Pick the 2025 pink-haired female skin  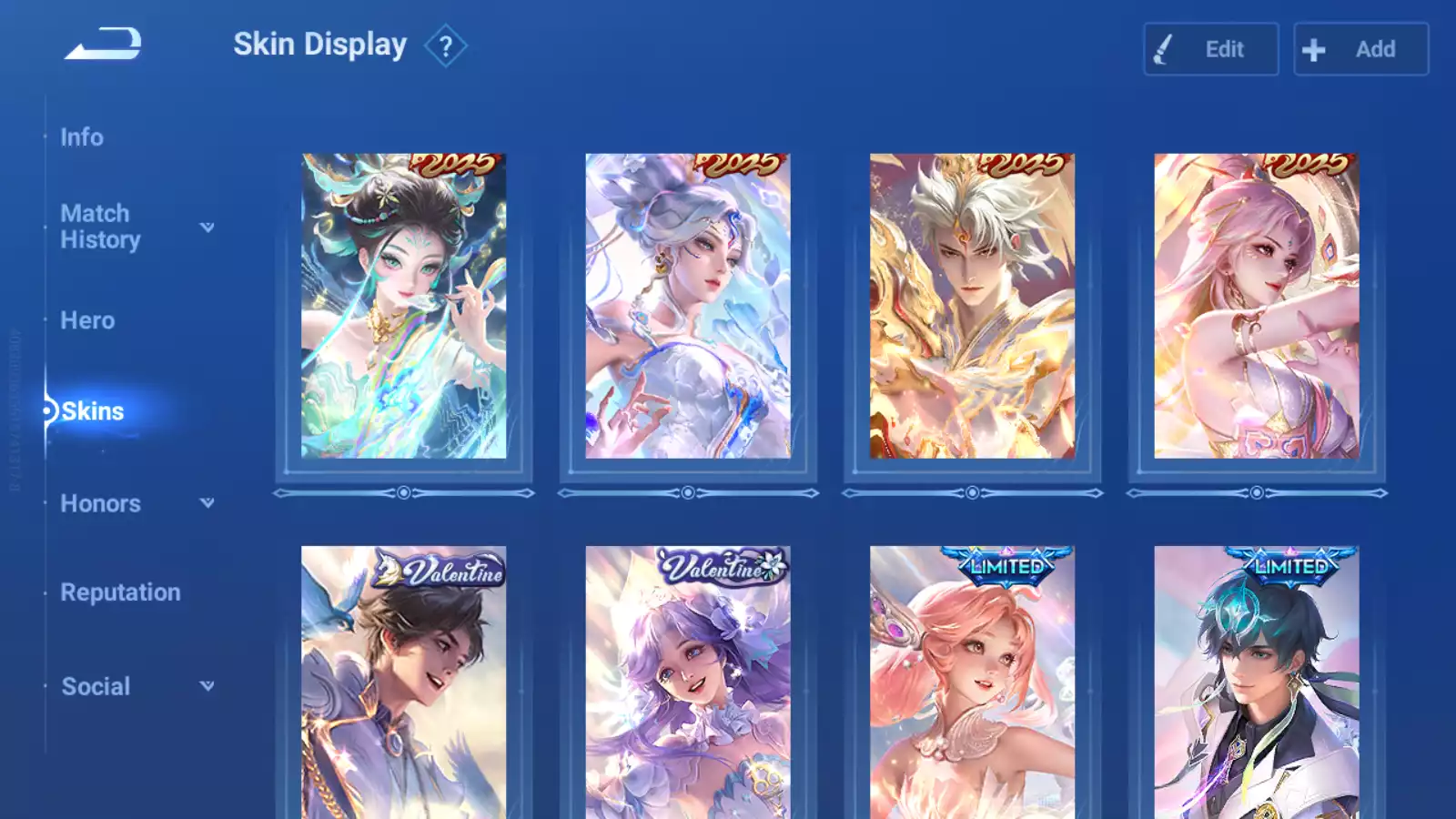pos(1257,306)
